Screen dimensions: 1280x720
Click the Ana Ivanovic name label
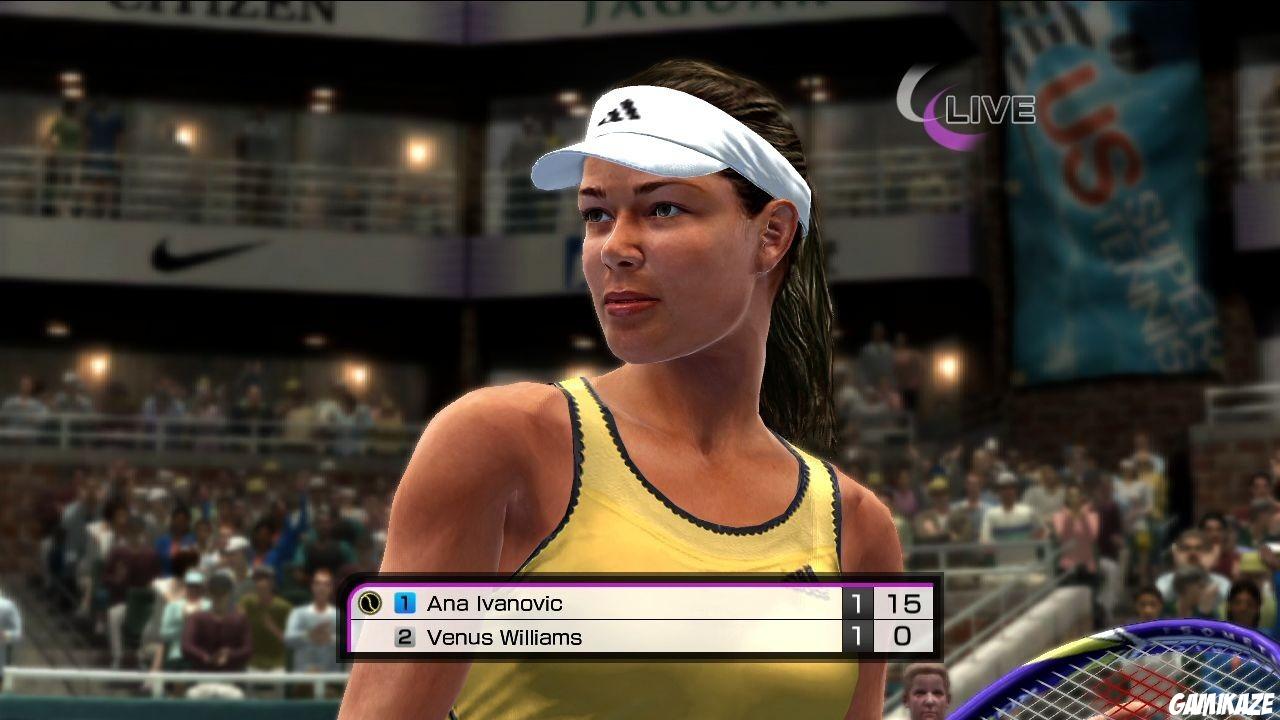(x=497, y=603)
